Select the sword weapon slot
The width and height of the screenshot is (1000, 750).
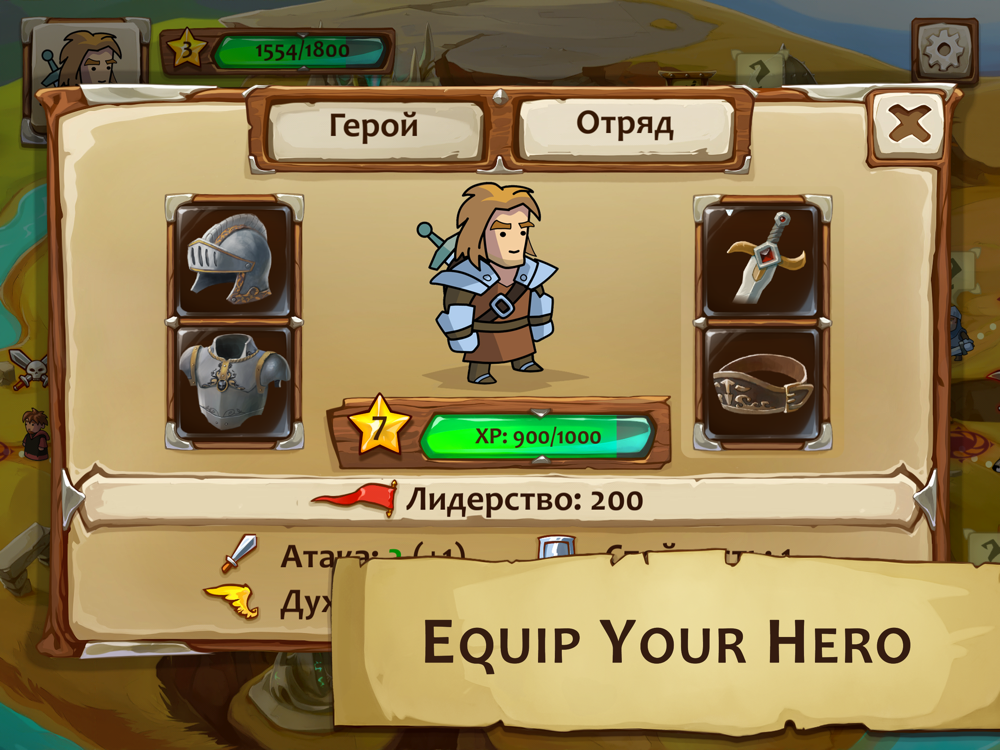click(x=763, y=258)
